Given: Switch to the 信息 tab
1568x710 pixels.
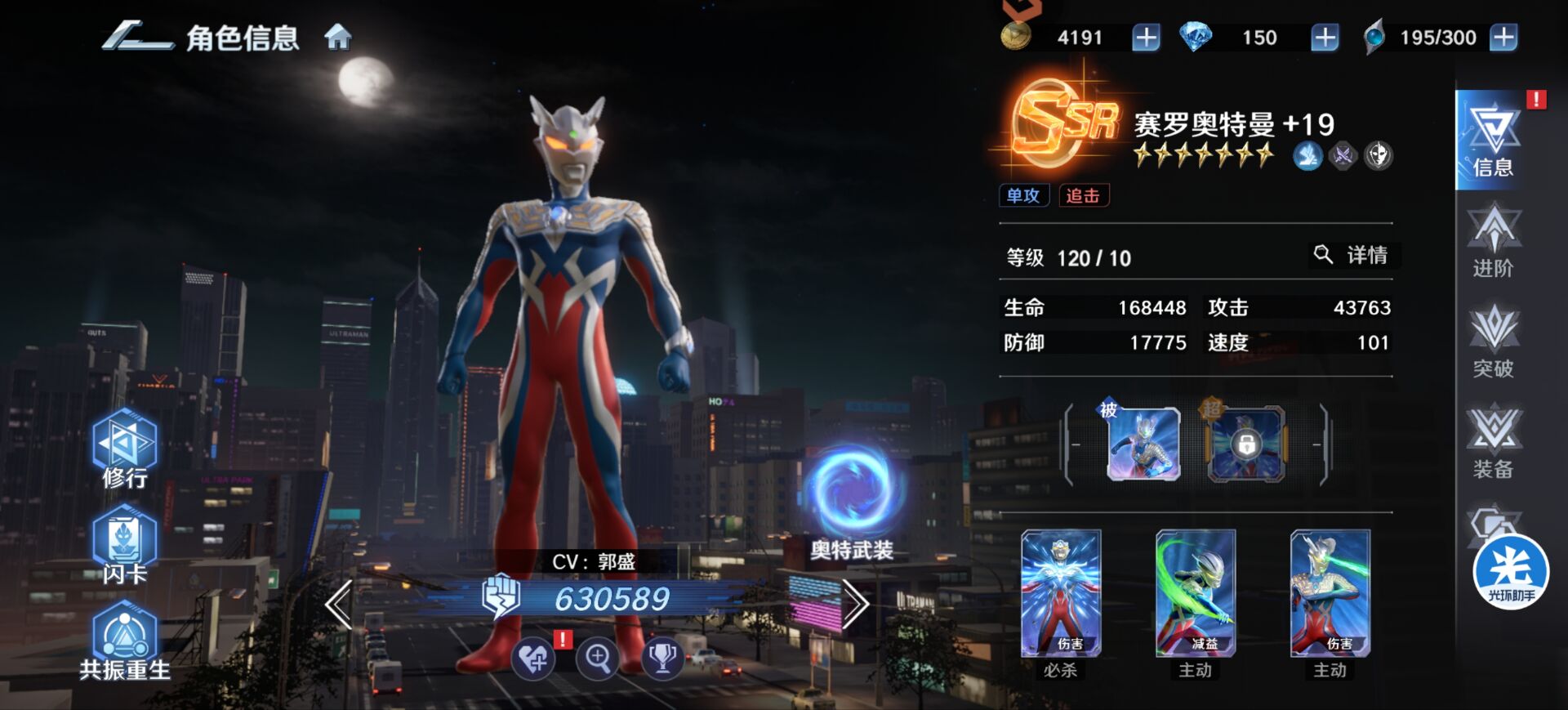Looking at the screenshot, I should point(1491,141).
